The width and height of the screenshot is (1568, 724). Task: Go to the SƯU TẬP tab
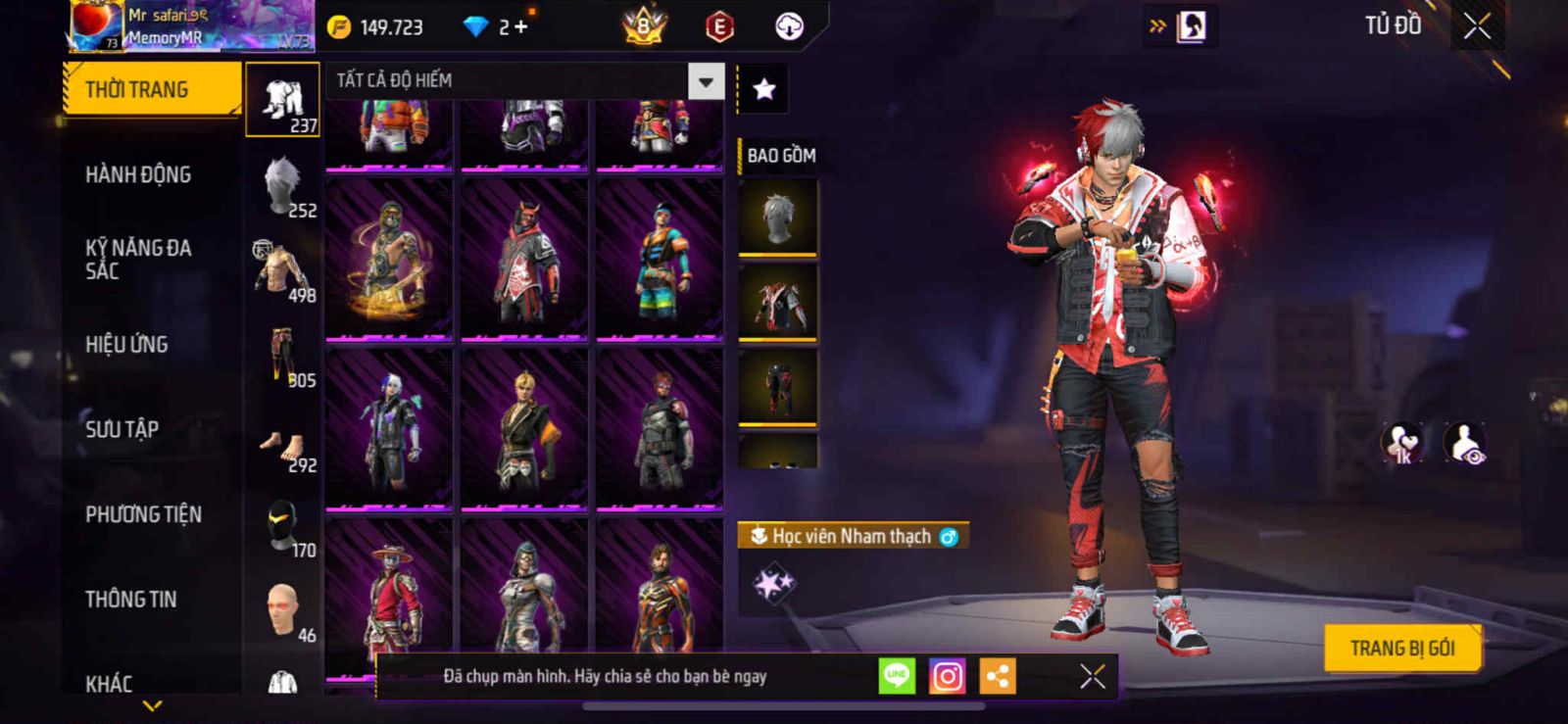122,429
